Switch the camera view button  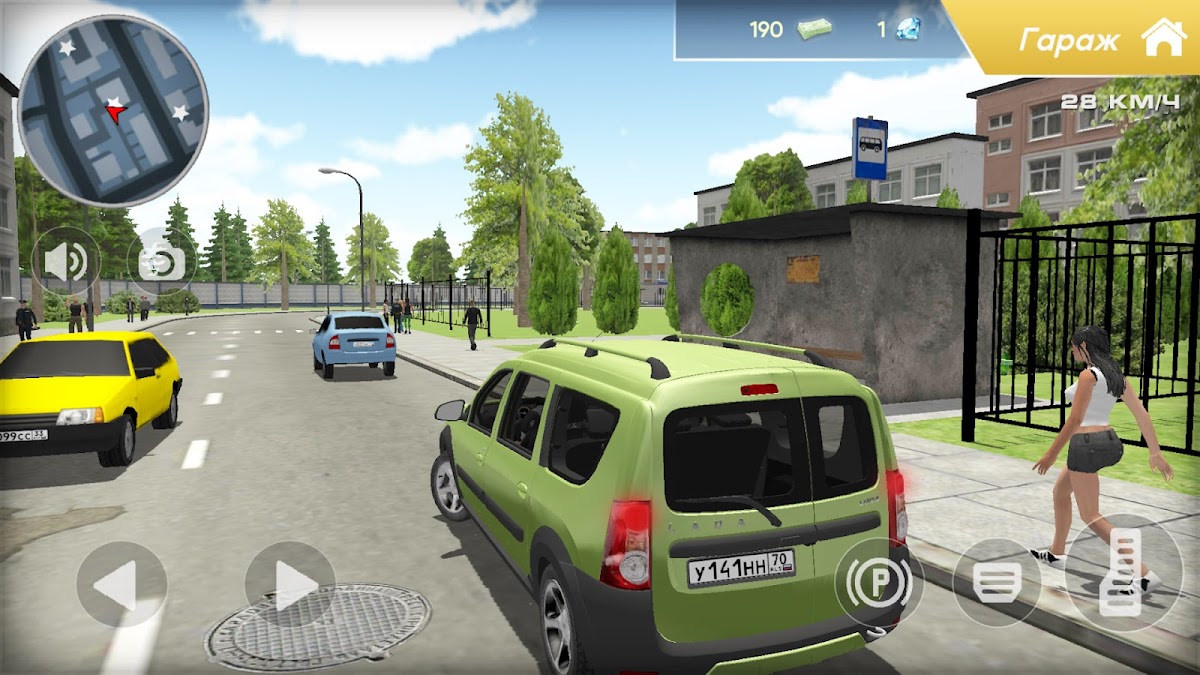[x=162, y=262]
